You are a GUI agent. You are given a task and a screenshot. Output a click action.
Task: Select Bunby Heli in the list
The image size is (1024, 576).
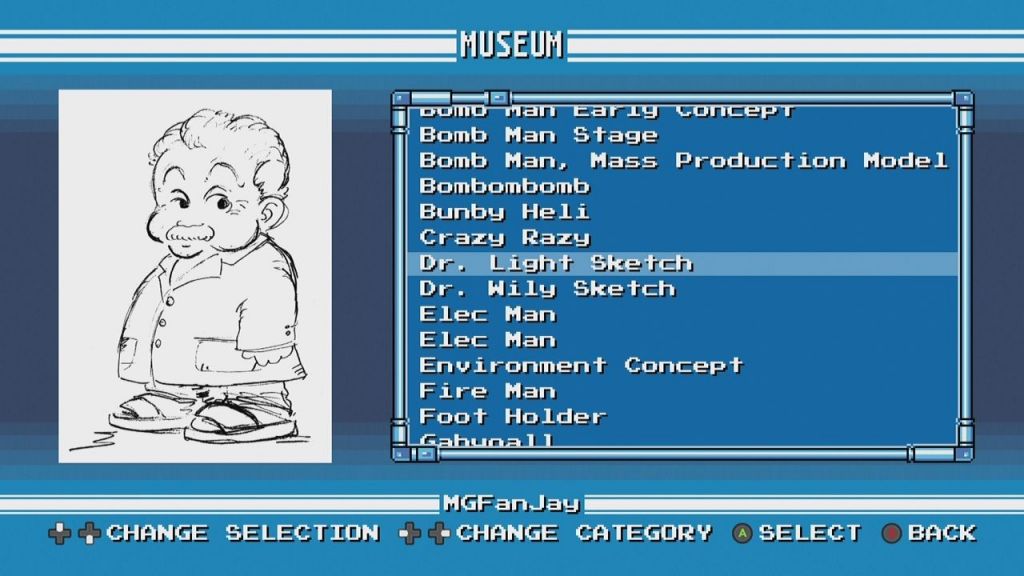point(505,212)
